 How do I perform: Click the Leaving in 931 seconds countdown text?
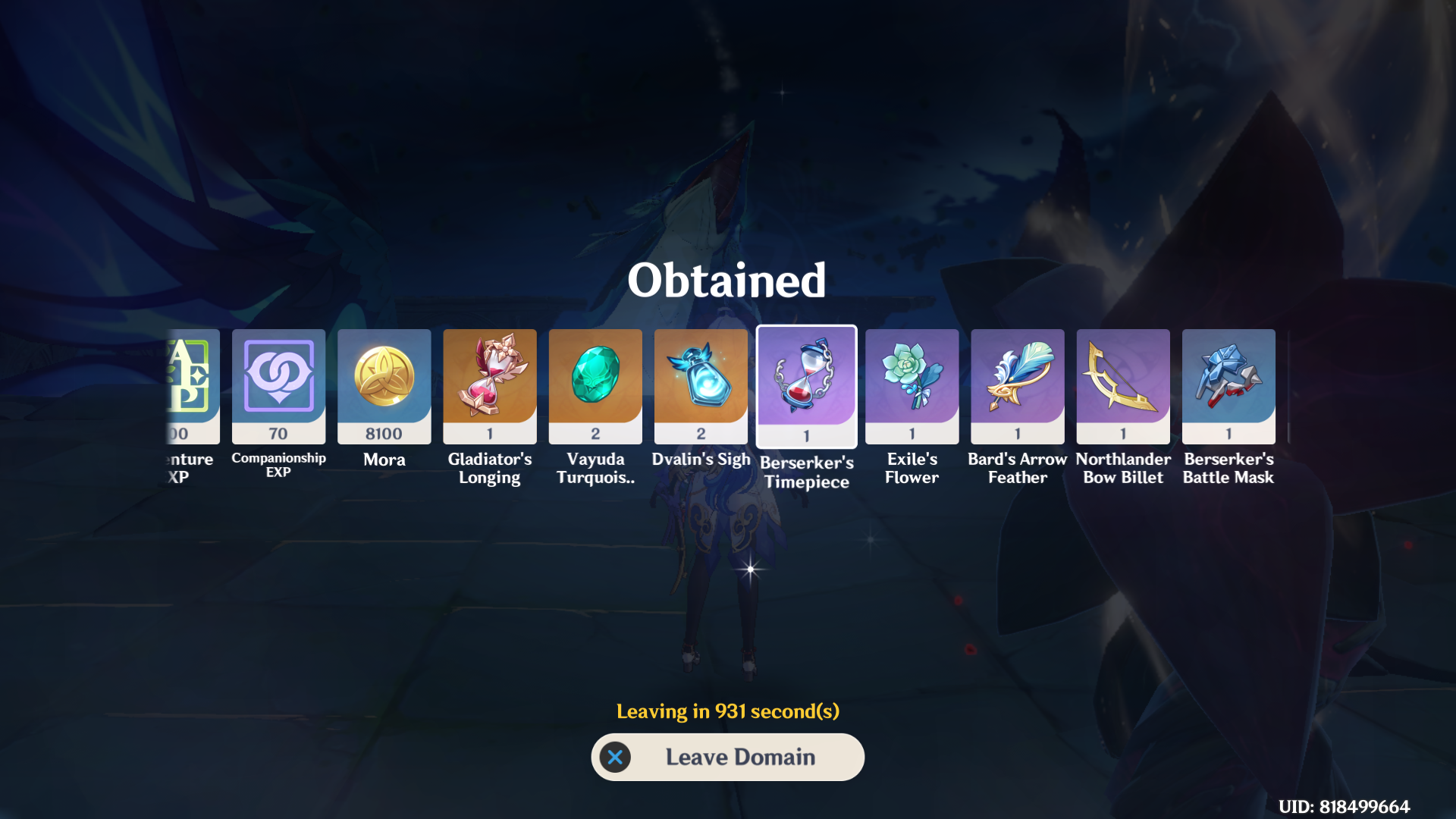click(728, 711)
